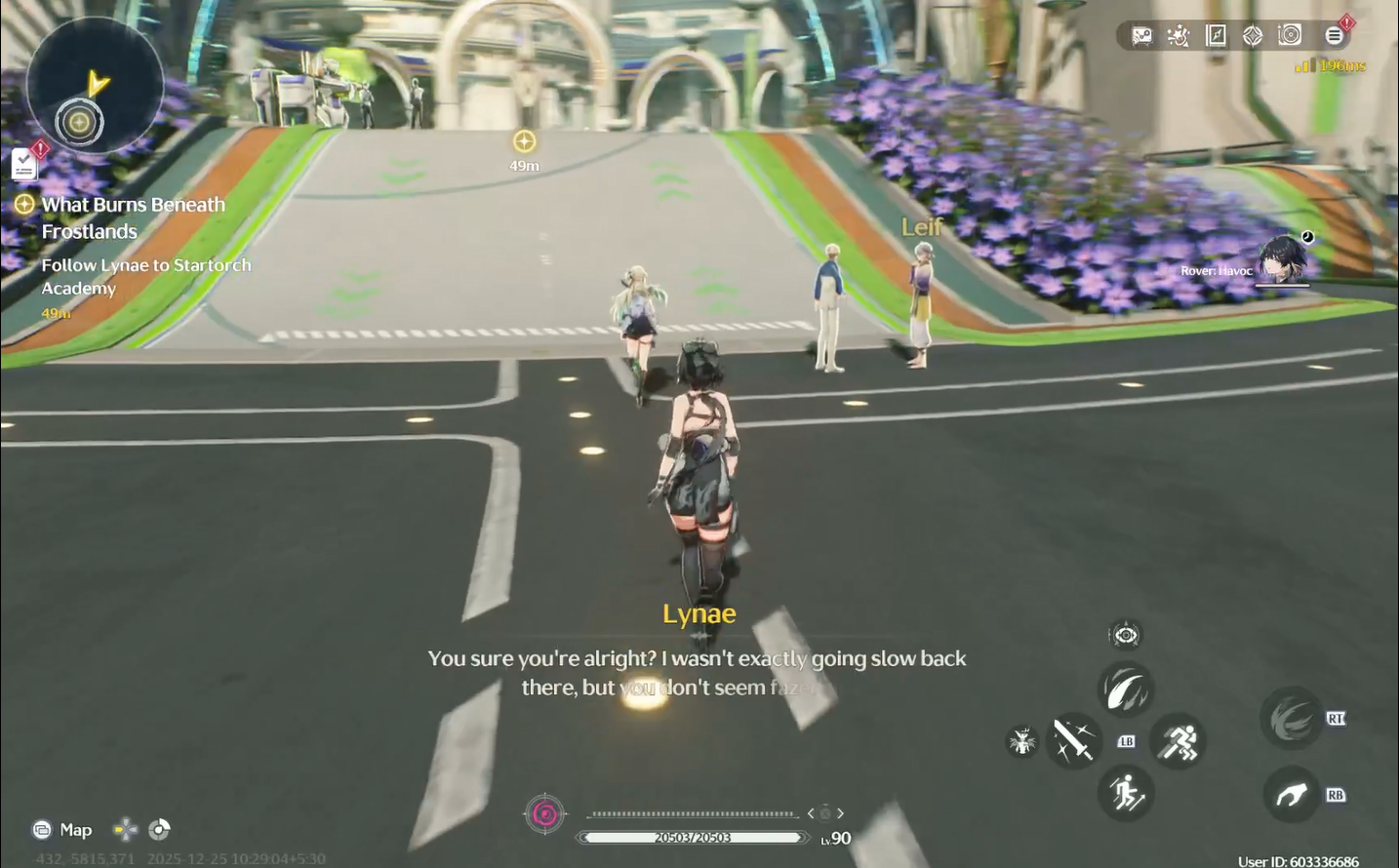Open the vinyl record player icon
1399x868 pixels.
[x=1290, y=36]
